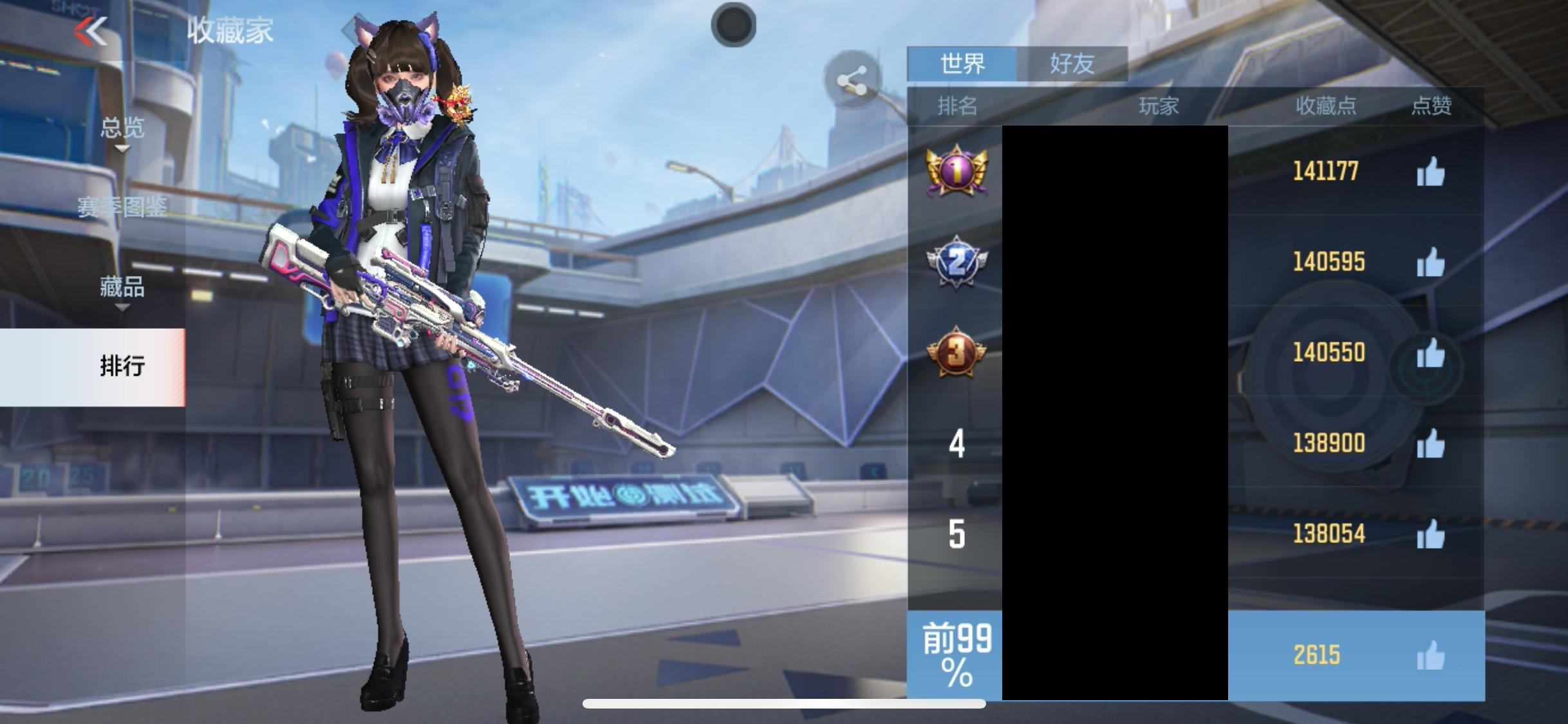The width and height of the screenshot is (1568, 724).
Task: Open the 总览 overview menu
Action: click(x=122, y=129)
